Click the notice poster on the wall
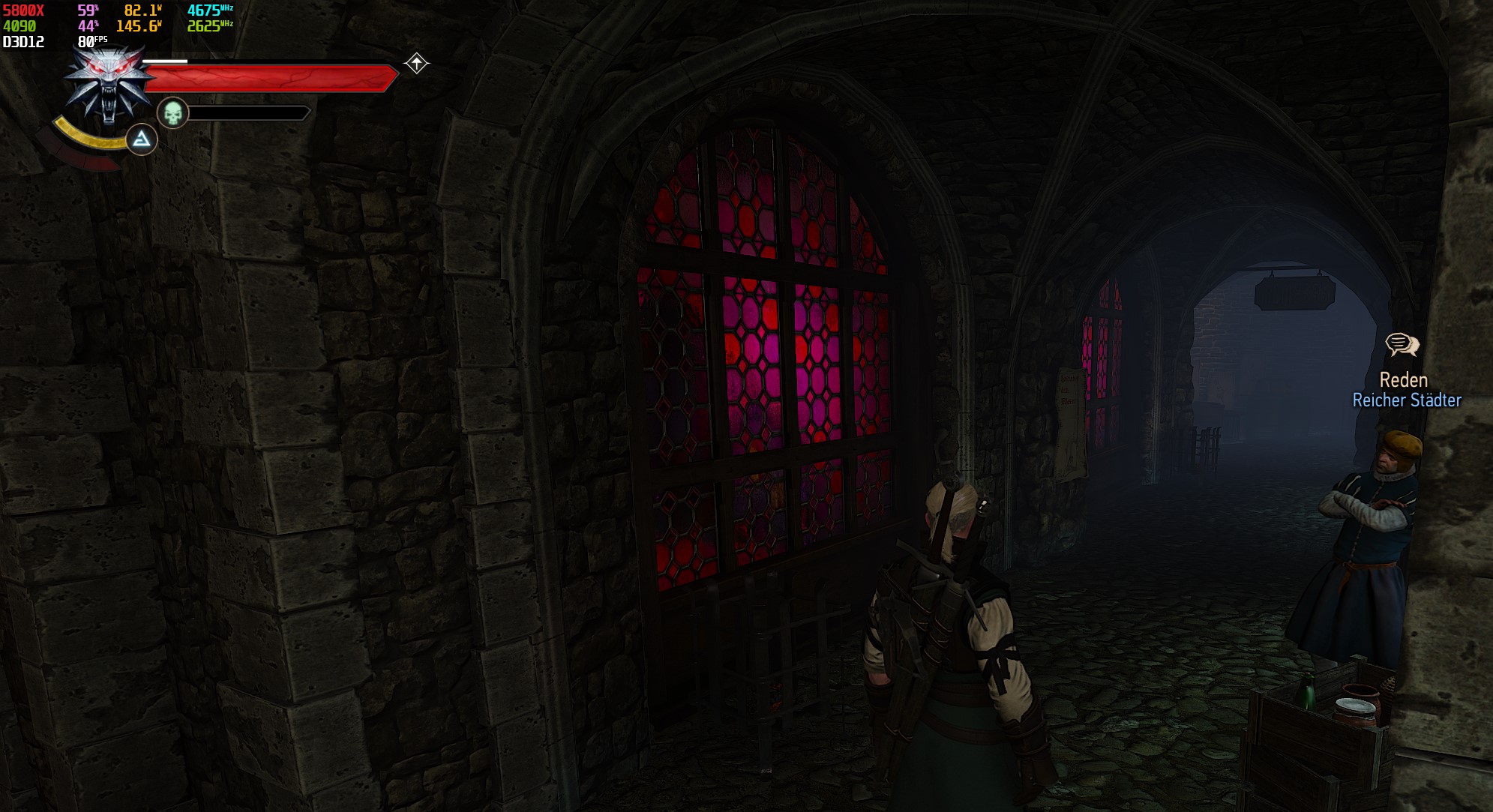Image resolution: width=1493 pixels, height=812 pixels. coord(1071,418)
